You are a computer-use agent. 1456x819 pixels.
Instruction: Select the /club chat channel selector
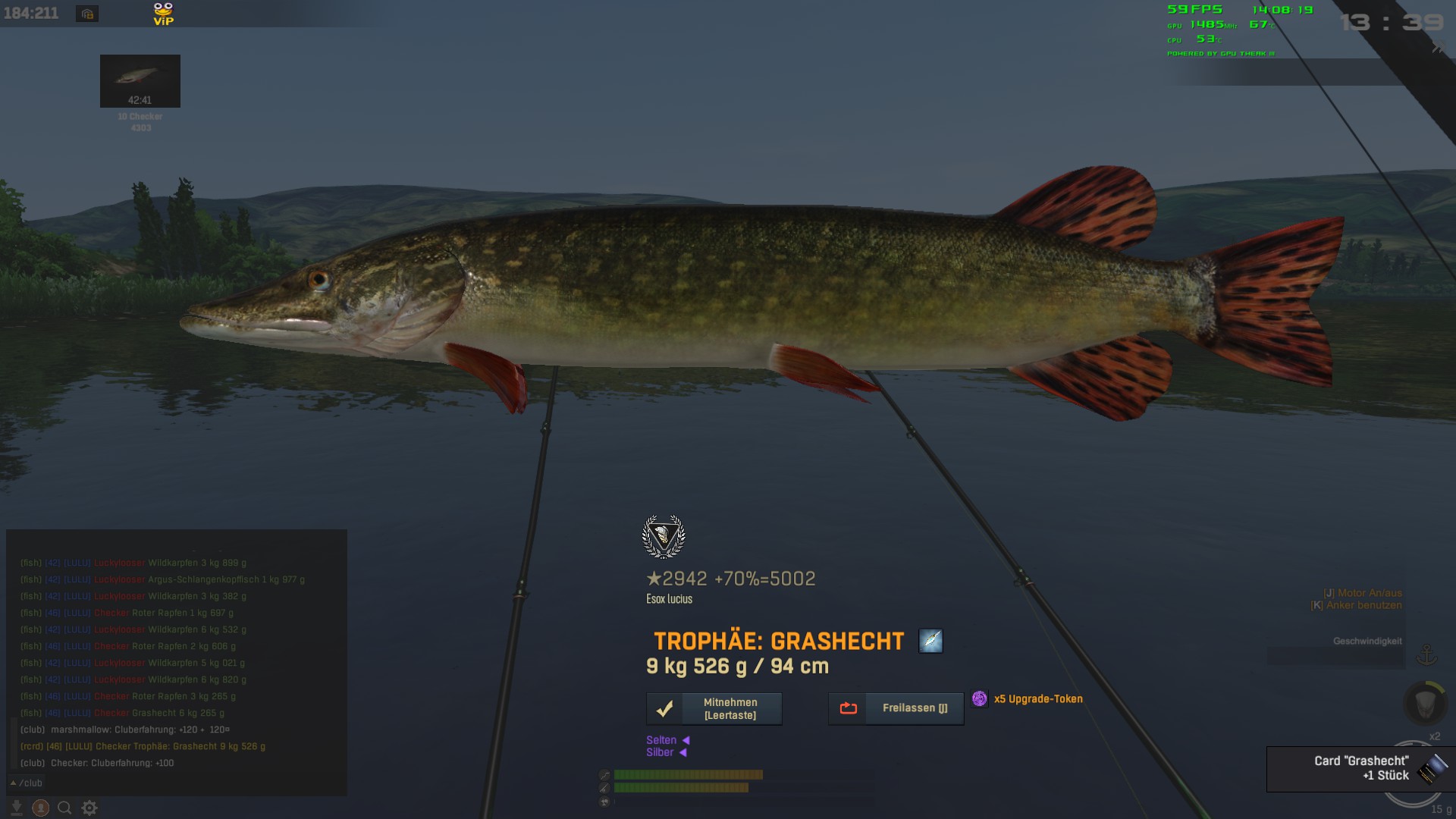[27, 783]
